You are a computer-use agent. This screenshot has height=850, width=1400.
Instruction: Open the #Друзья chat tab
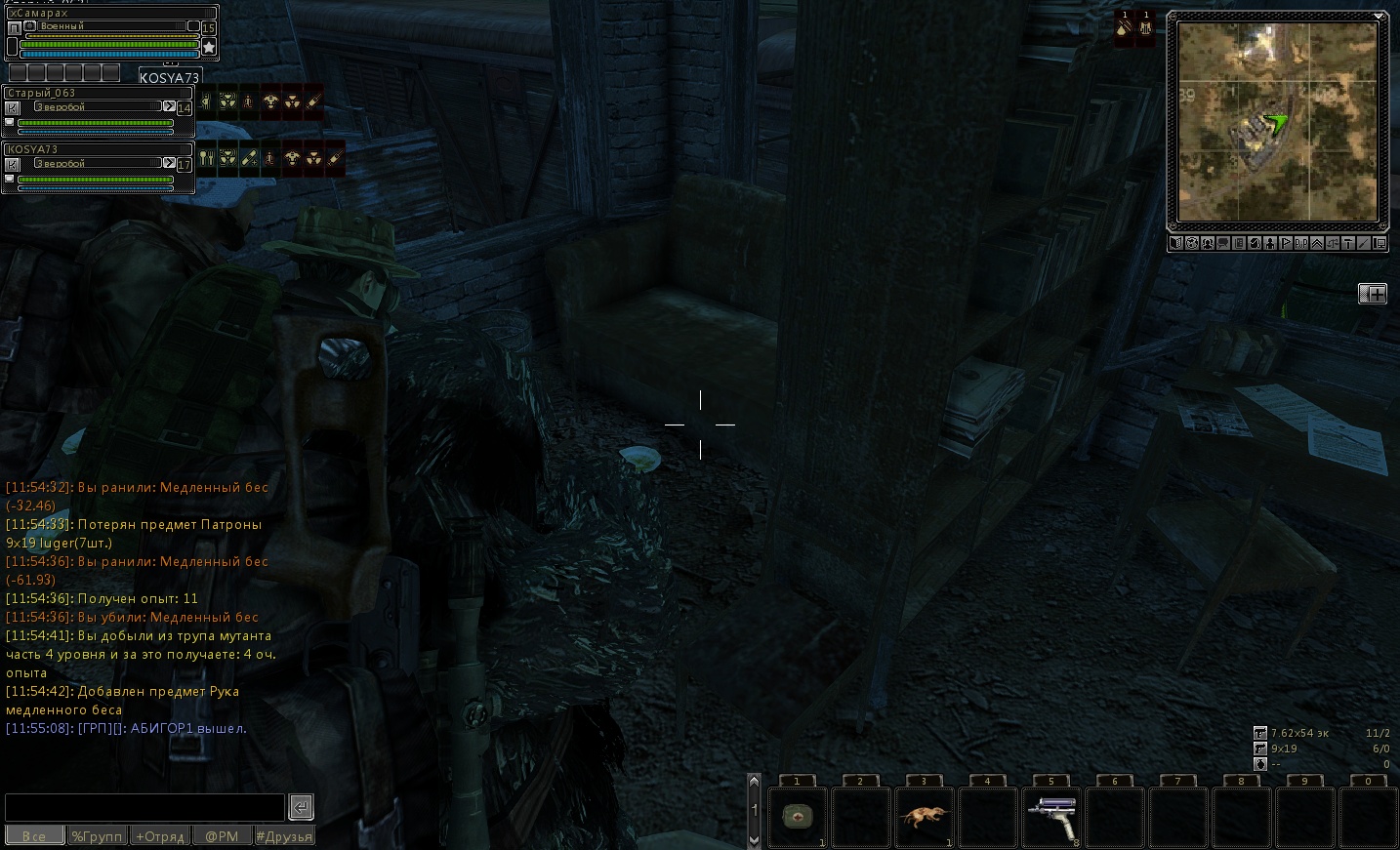[283, 836]
